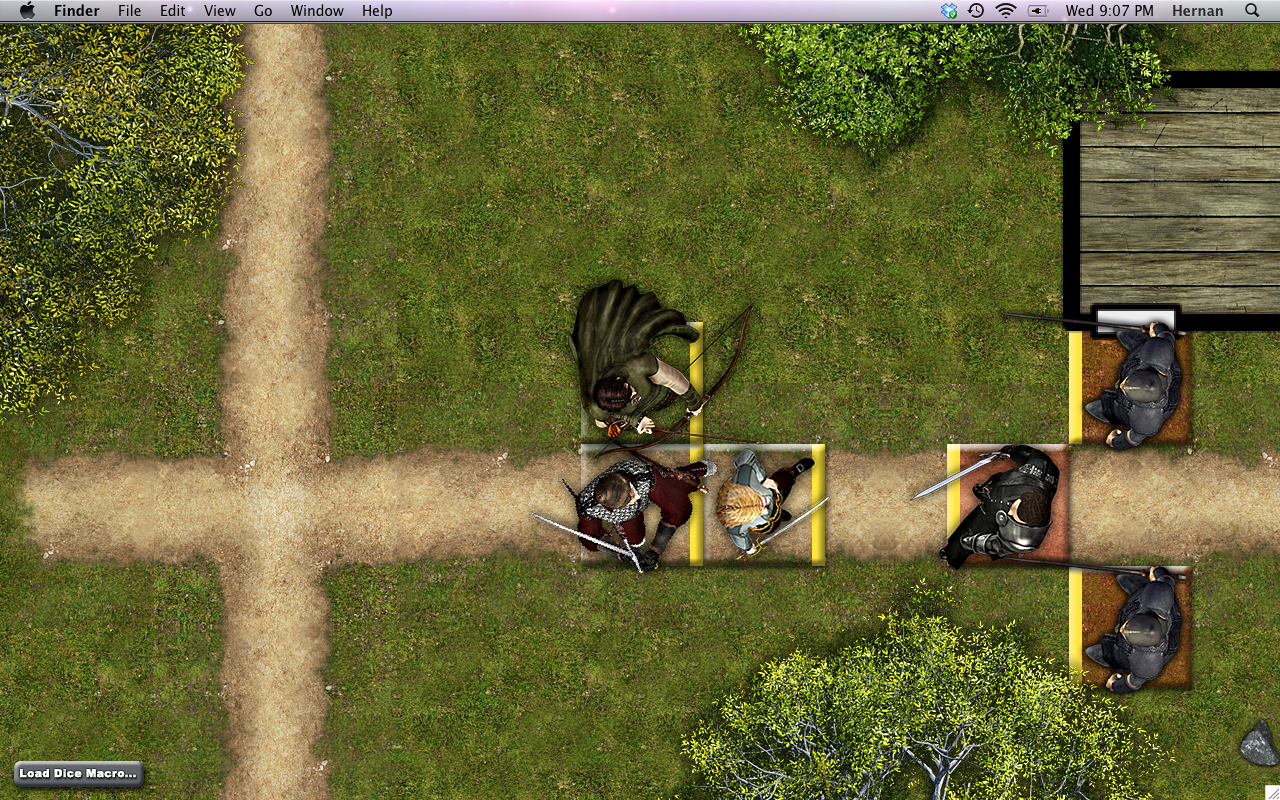Open the Finder menu
1280x800 pixels.
pyautogui.click(x=76, y=10)
